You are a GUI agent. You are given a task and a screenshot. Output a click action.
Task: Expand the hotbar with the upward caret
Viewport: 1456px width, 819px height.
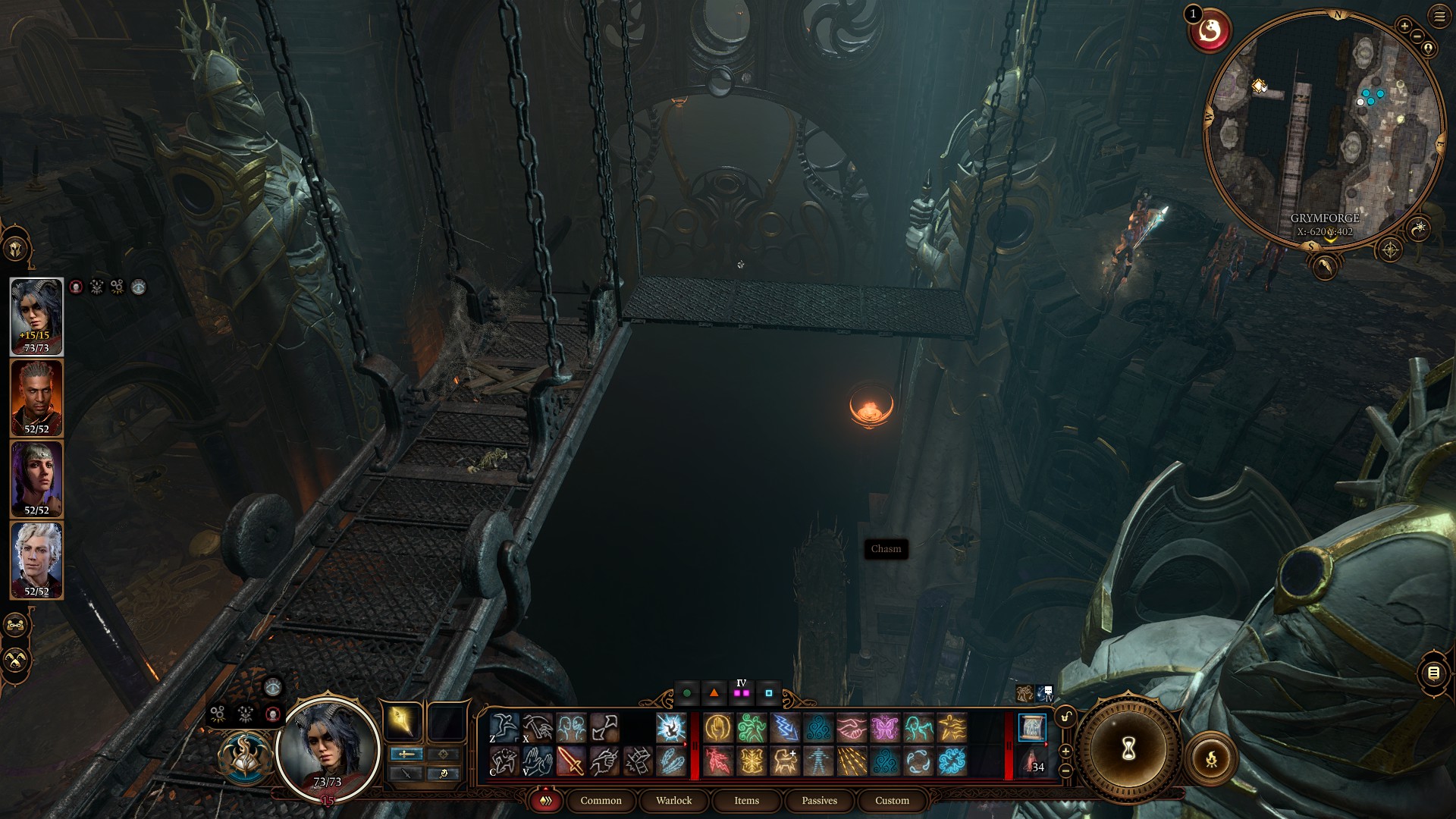click(1065, 752)
